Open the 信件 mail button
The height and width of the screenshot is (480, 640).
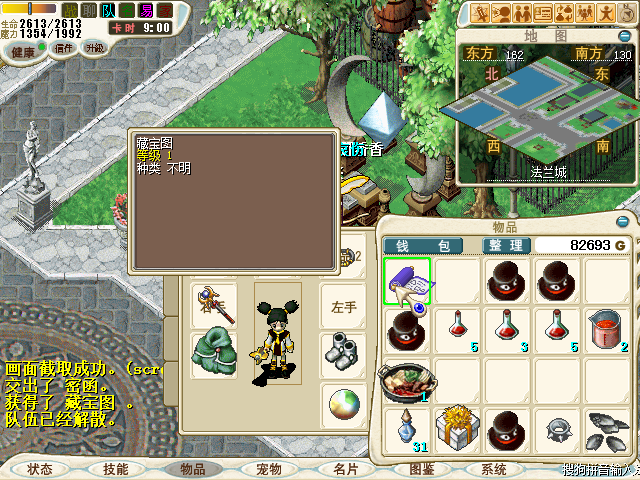[64, 48]
